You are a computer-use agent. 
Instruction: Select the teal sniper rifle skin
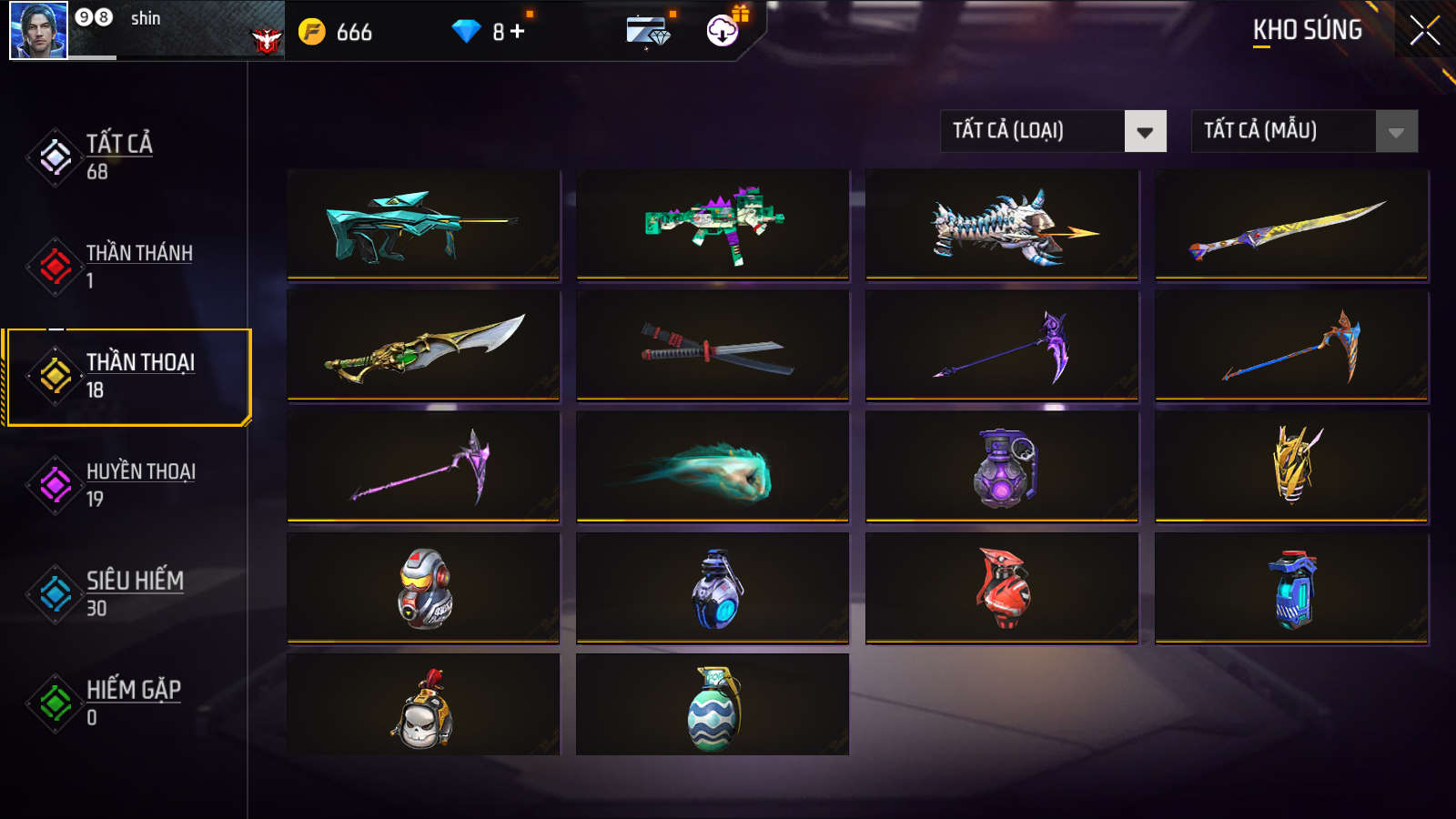423,224
